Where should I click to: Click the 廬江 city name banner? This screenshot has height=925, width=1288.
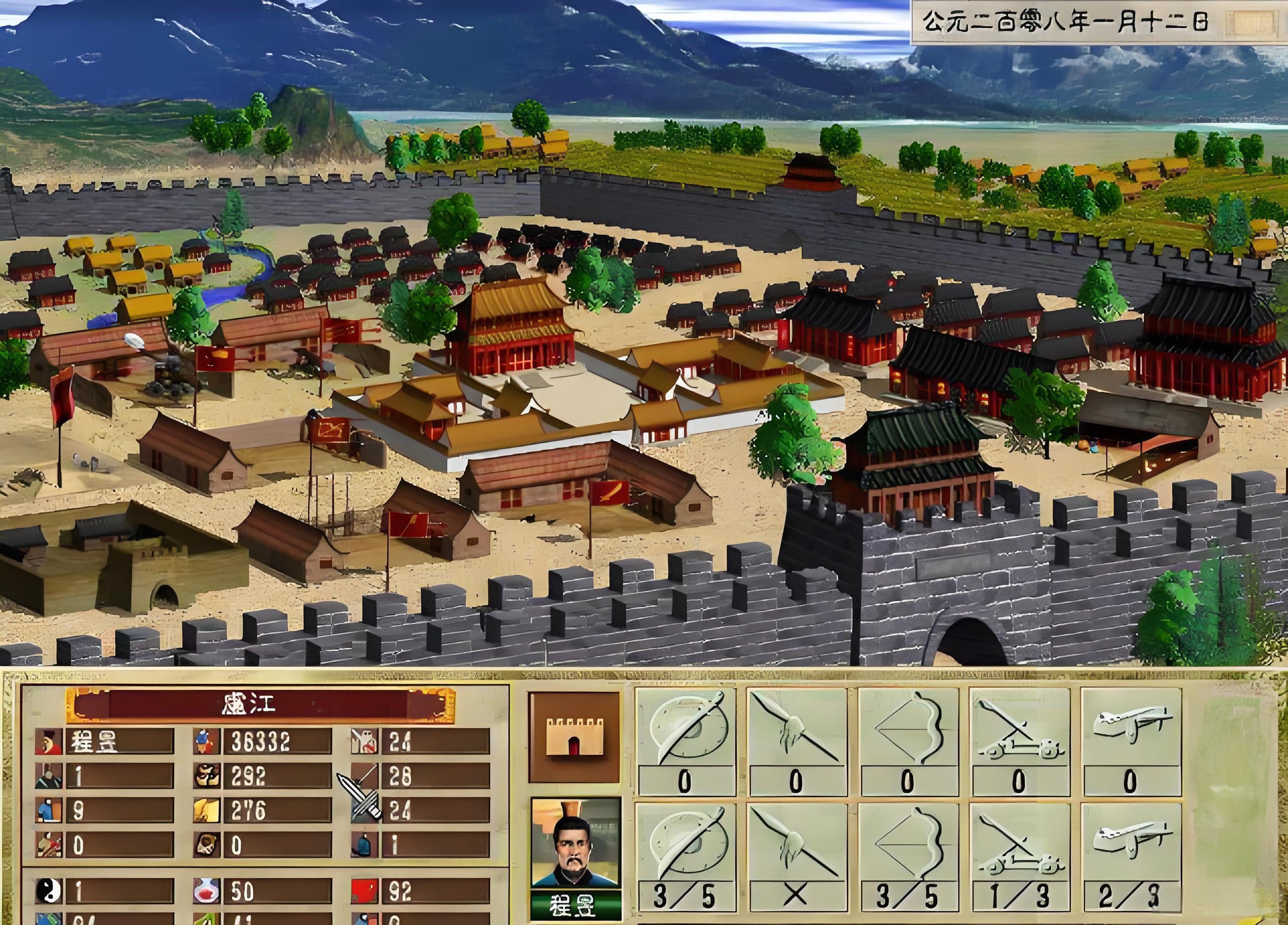click(260, 705)
